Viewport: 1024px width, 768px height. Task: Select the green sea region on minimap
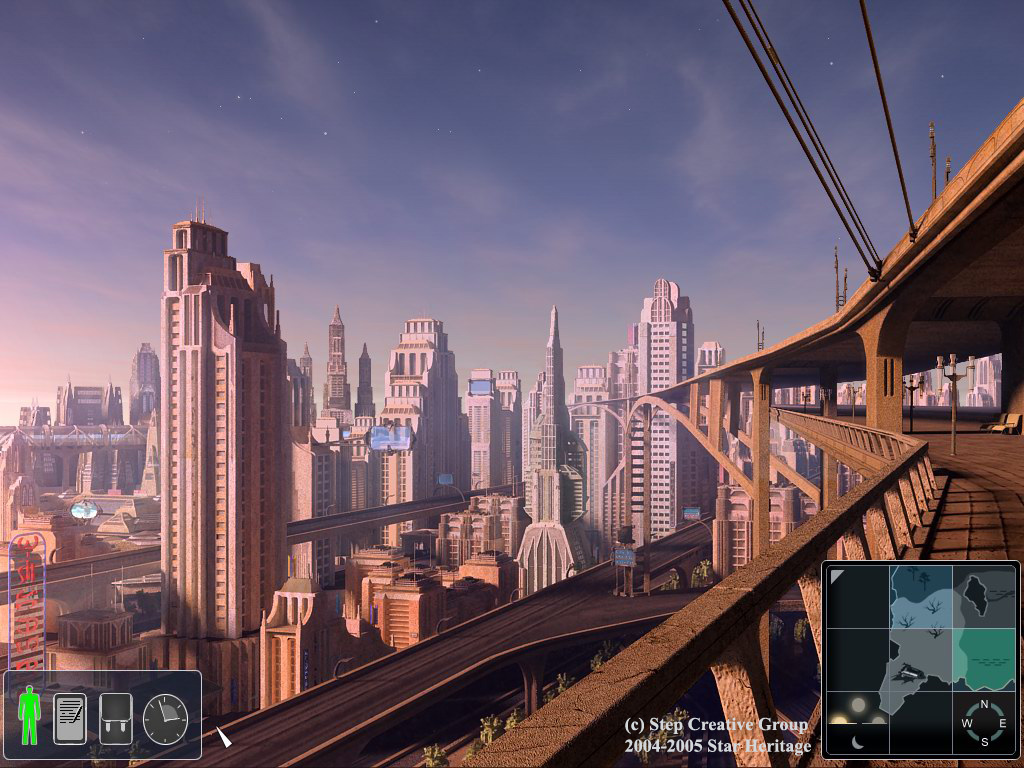click(985, 659)
